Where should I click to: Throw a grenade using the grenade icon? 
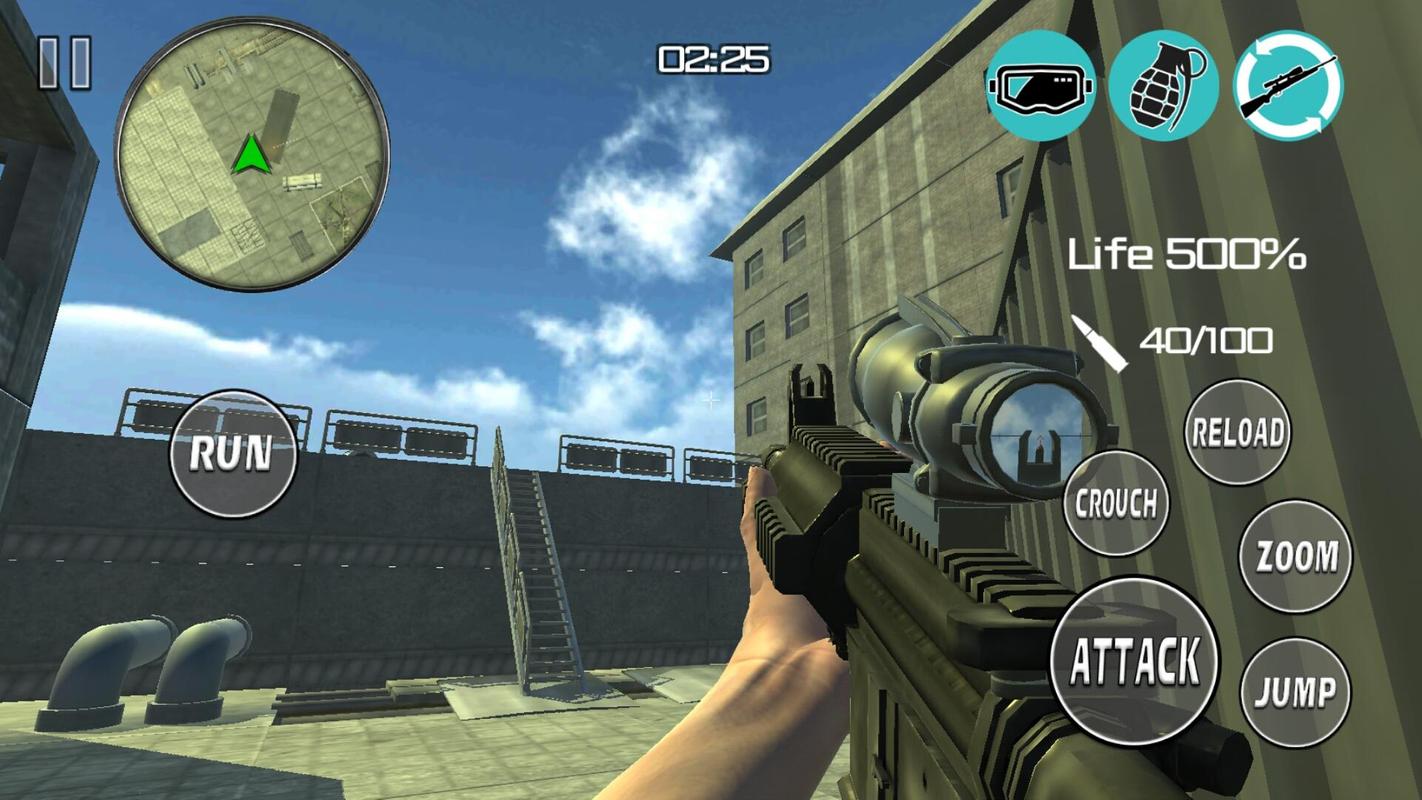(1163, 86)
